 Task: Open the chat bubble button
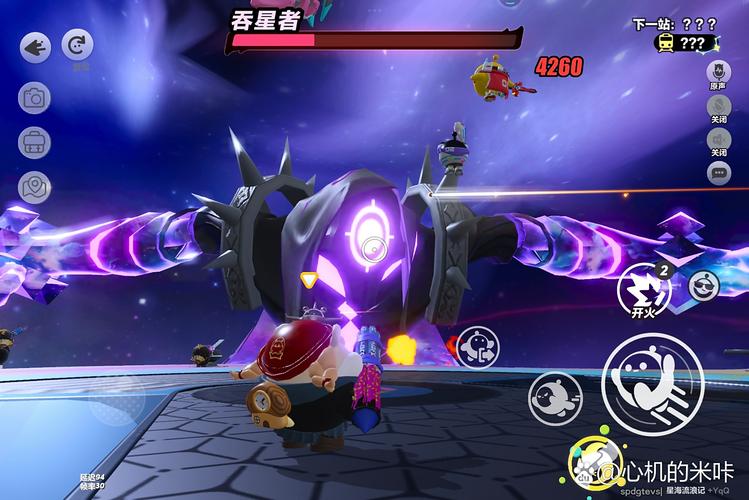718,173
